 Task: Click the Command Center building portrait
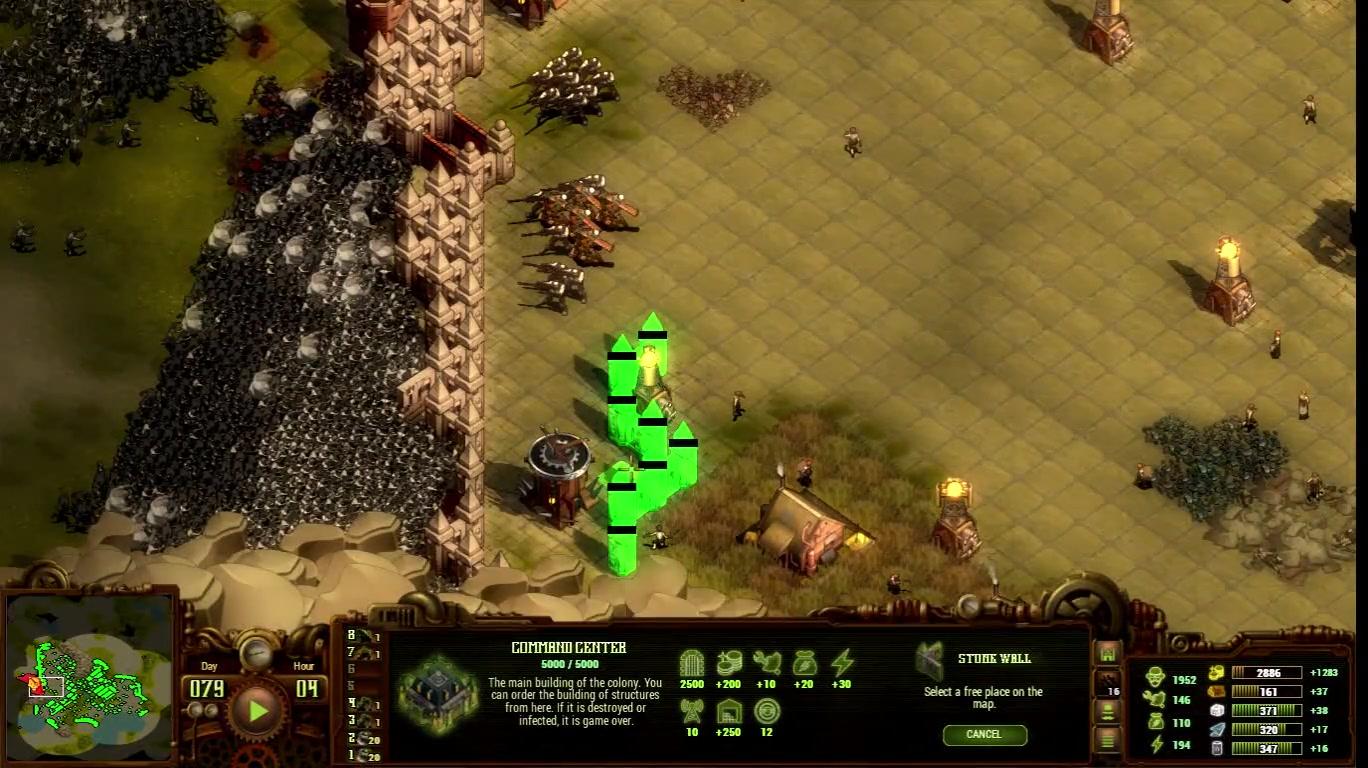click(x=437, y=692)
